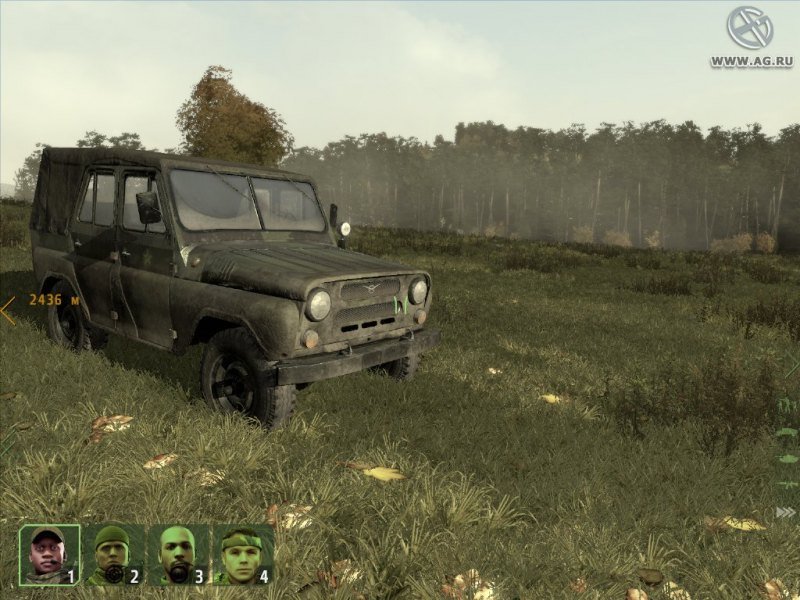The image size is (800, 600).
Task: Choose squad member 3, the bald bearded soldier
Action: pyautogui.click(x=177, y=554)
